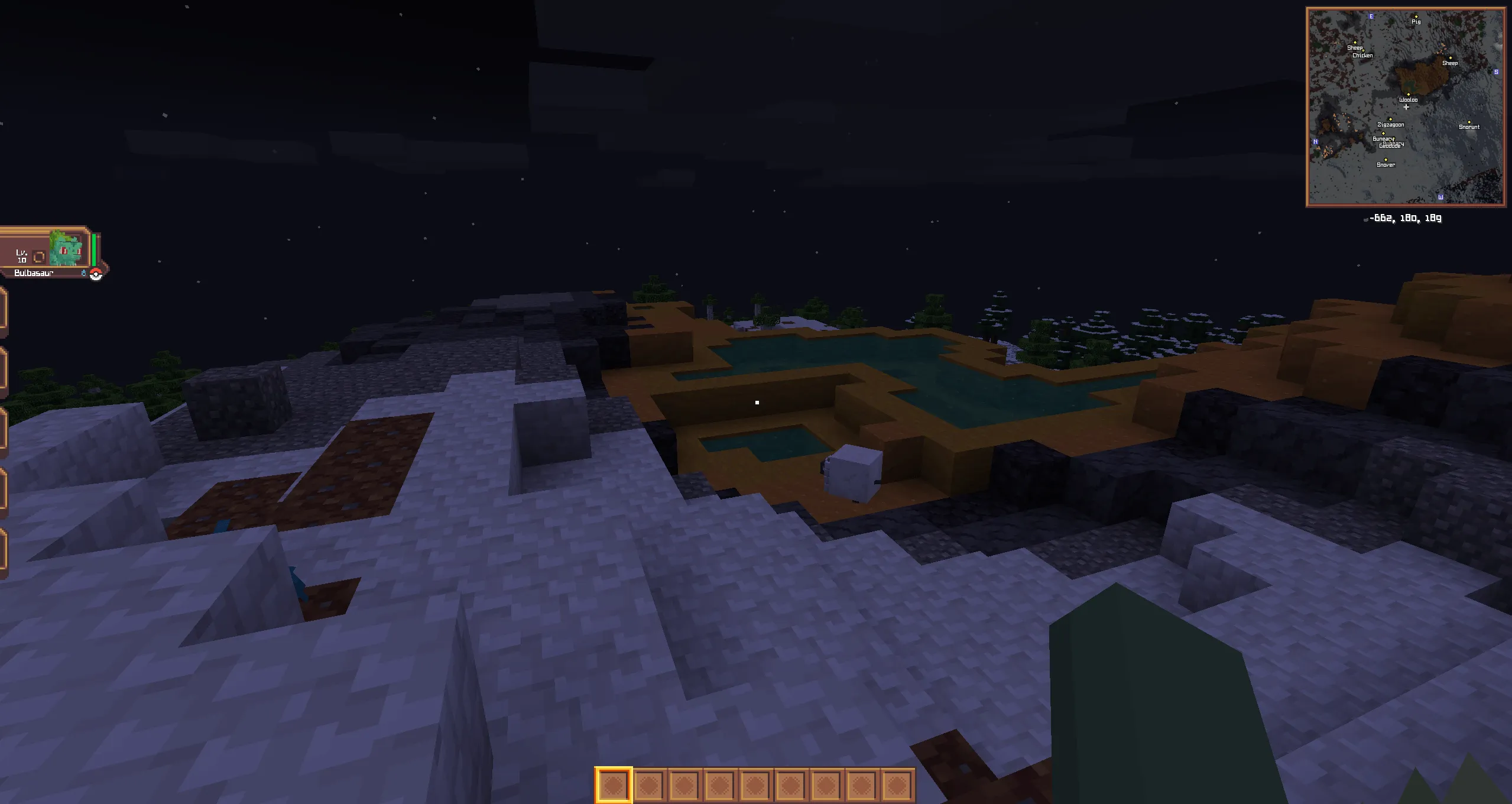Click the Zigzagoon waypoint icon on the minimap
Image resolution: width=1512 pixels, height=804 pixels.
click(1390, 119)
